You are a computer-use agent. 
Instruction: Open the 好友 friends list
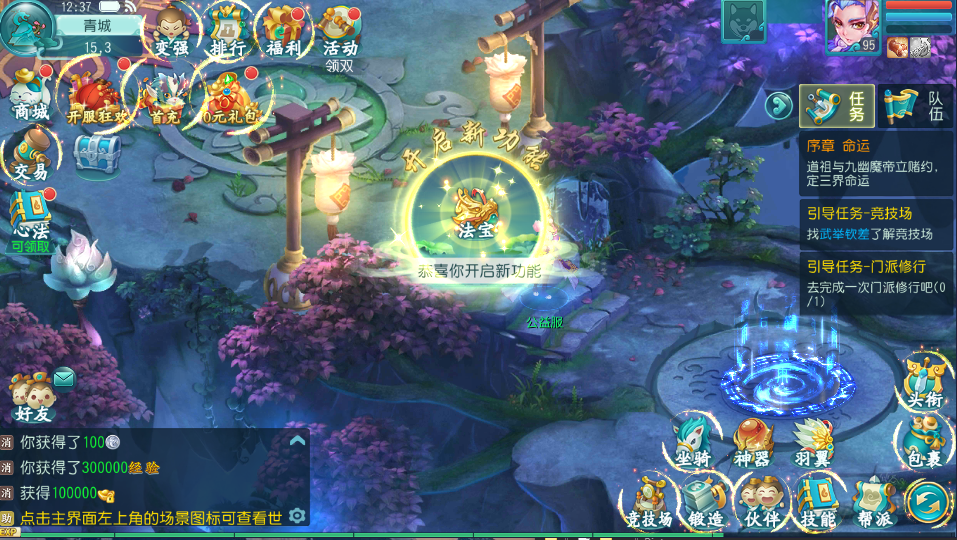click(x=34, y=396)
